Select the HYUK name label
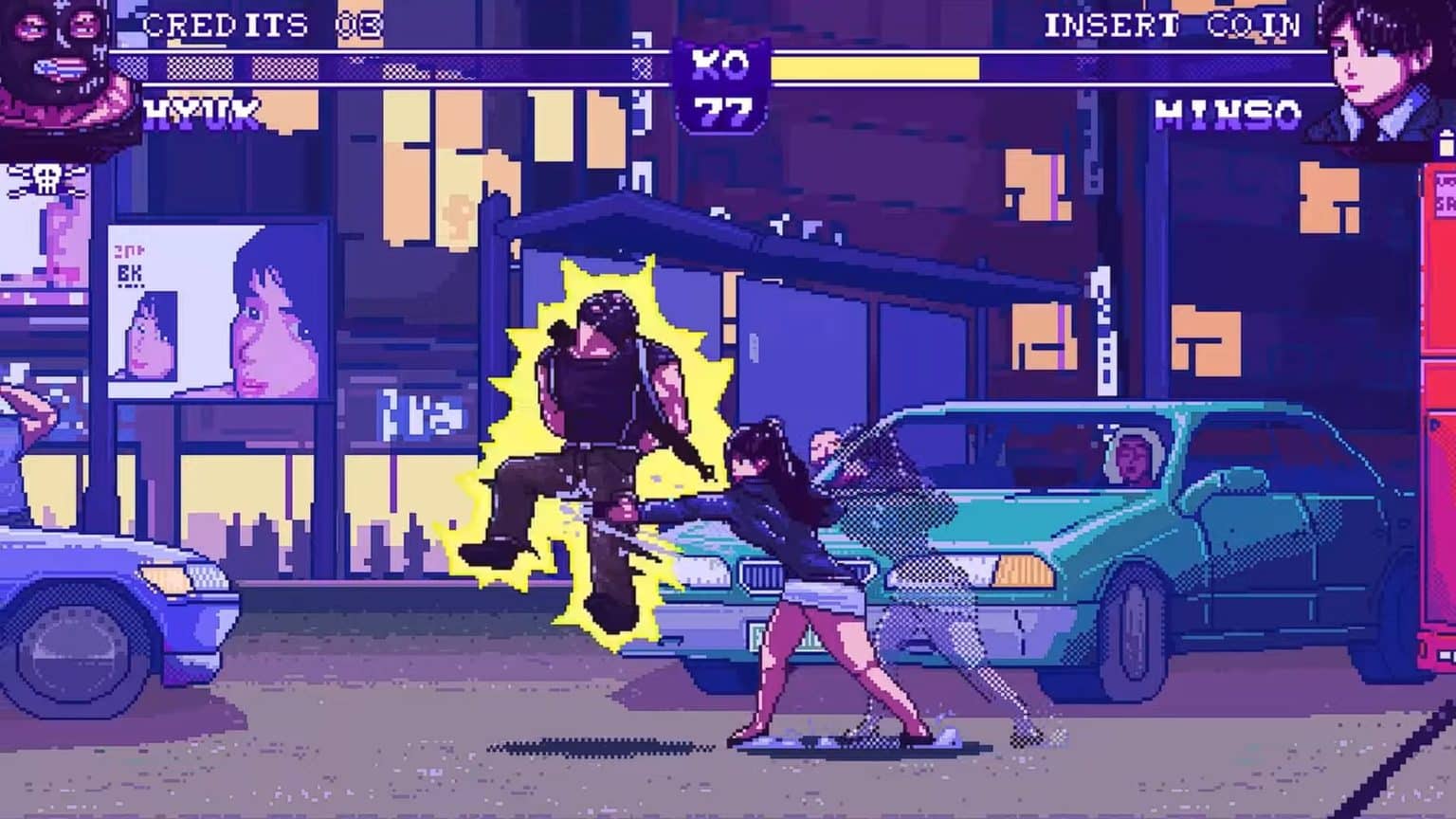Image resolution: width=1456 pixels, height=819 pixels. point(204,114)
